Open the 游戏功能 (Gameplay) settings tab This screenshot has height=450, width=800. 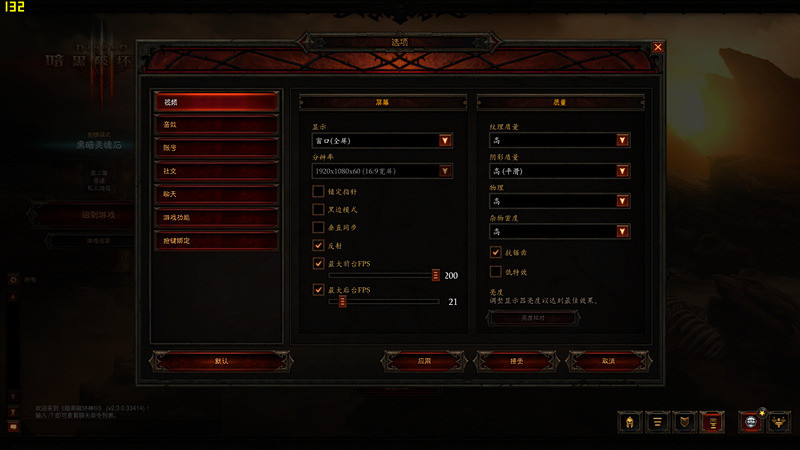click(x=215, y=217)
